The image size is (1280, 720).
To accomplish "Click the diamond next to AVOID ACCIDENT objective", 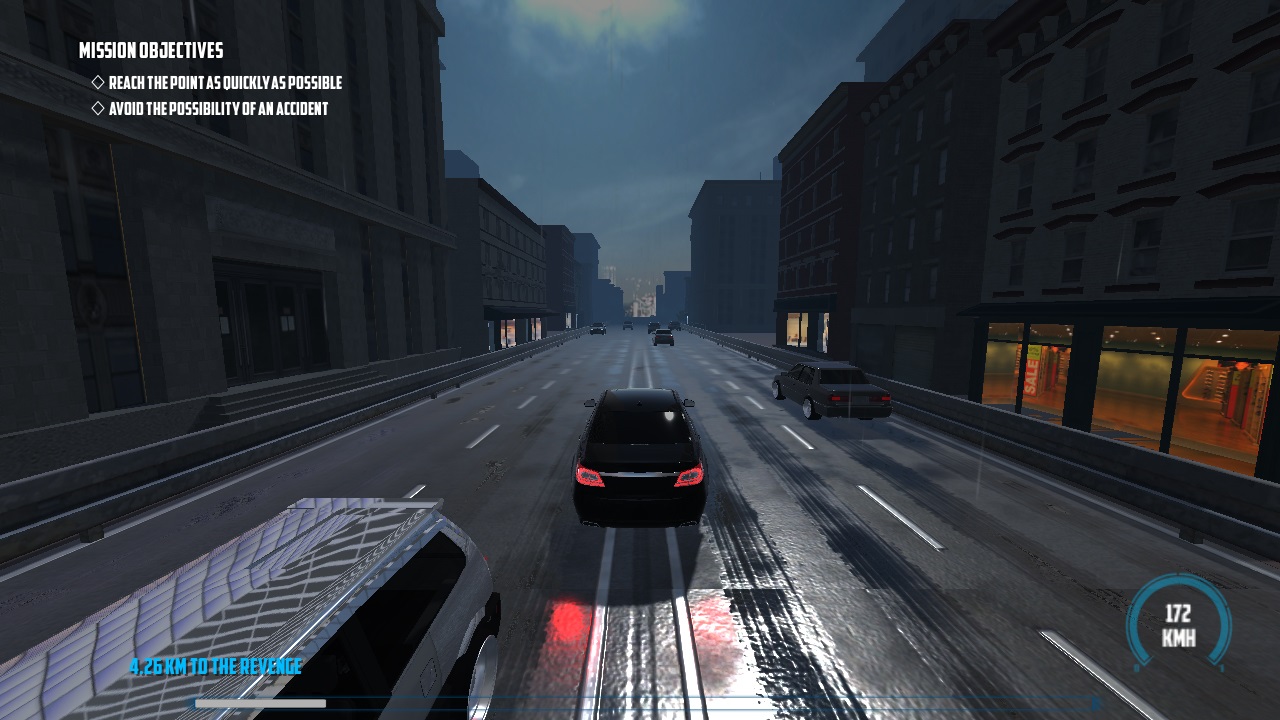I will tap(96, 109).
